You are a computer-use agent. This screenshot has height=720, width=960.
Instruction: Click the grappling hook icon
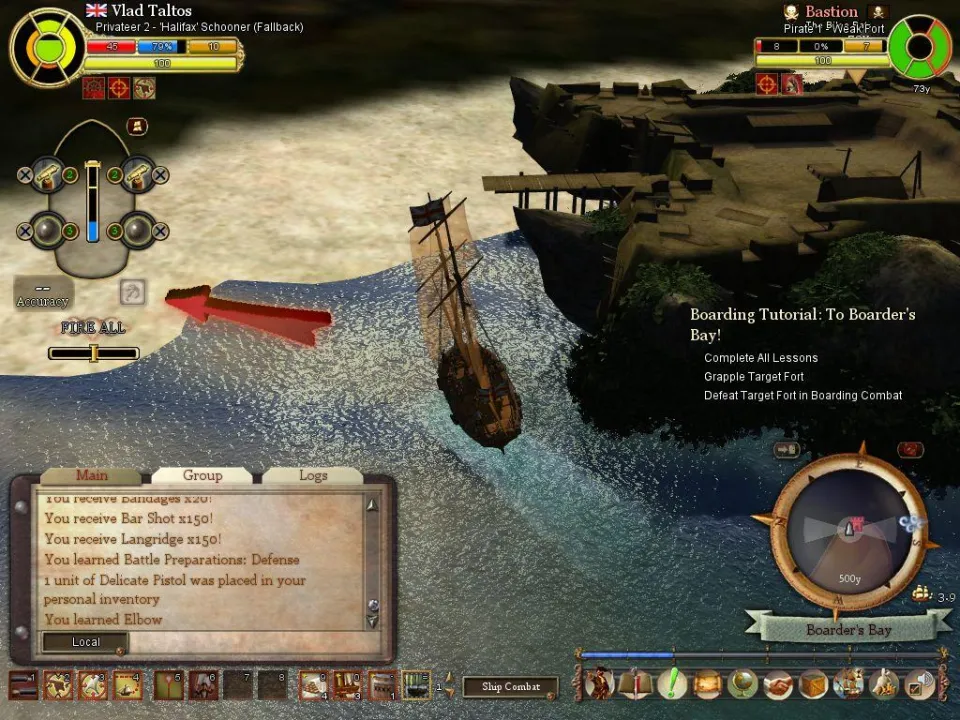click(x=133, y=292)
